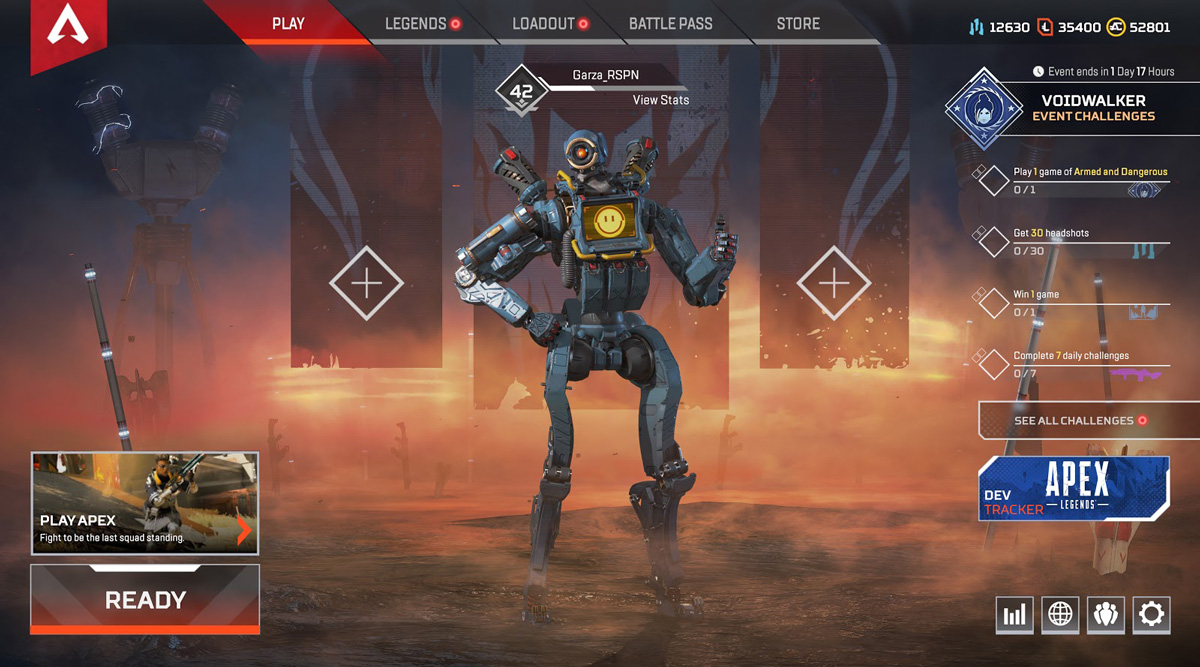1200x667 pixels.
Task: Open the Apex Legends Dev Tracker banner
Action: coord(1074,489)
